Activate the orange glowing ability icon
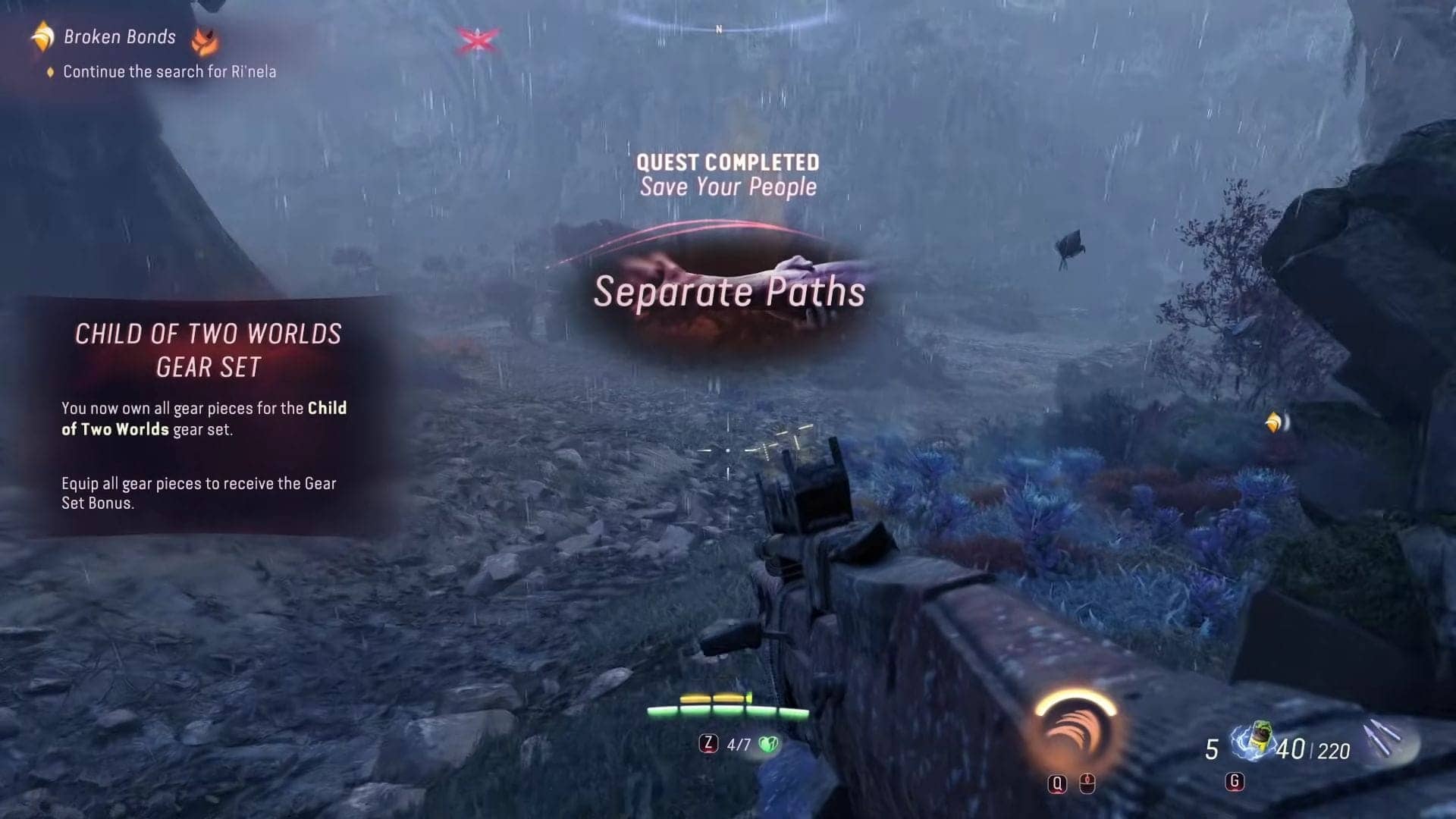Viewport: 1456px width, 819px height. tap(1075, 730)
